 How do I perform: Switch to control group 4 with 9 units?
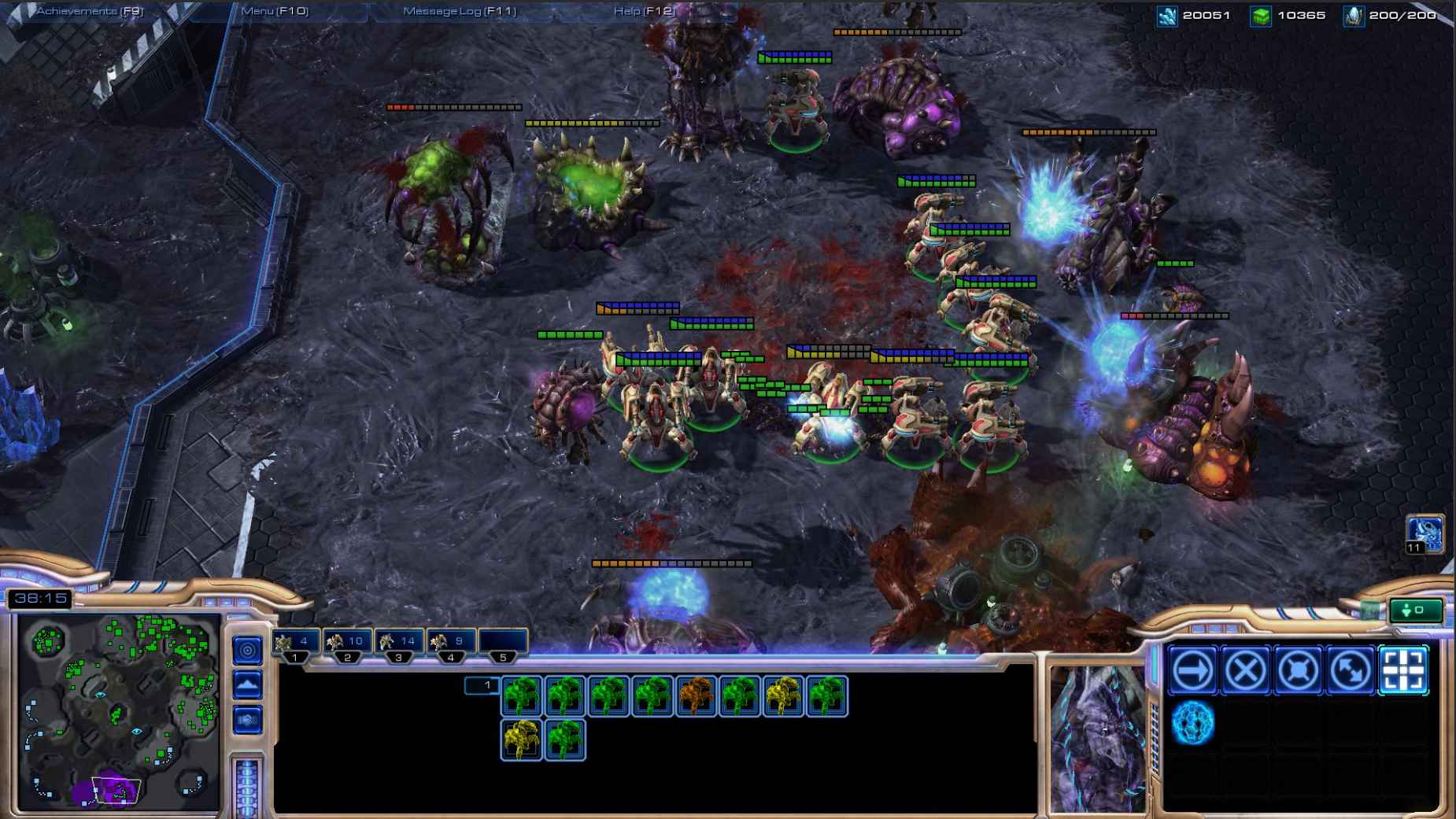click(x=451, y=643)
